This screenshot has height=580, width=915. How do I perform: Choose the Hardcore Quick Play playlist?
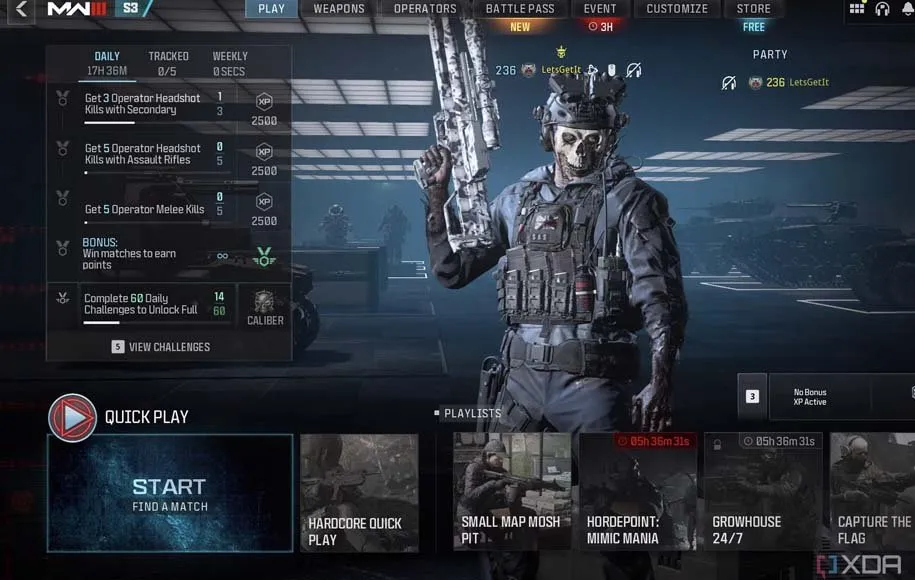click(x=359, y=493)
